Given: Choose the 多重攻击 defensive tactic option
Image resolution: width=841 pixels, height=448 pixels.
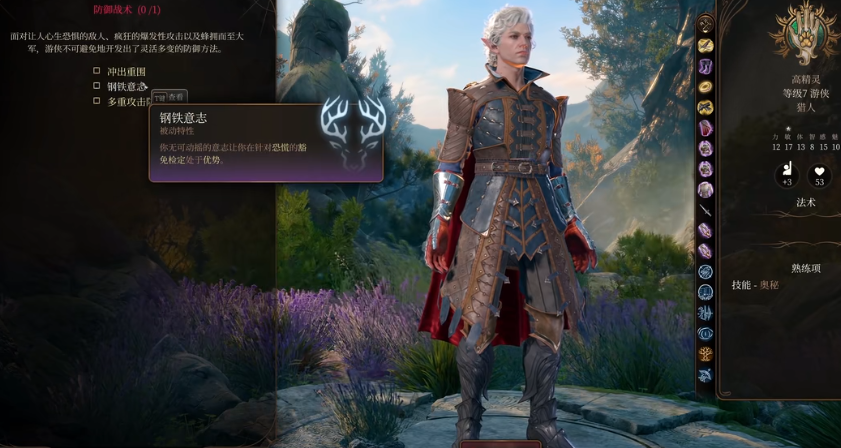Looking at the screenshot, I should click(x=97, y=101).
